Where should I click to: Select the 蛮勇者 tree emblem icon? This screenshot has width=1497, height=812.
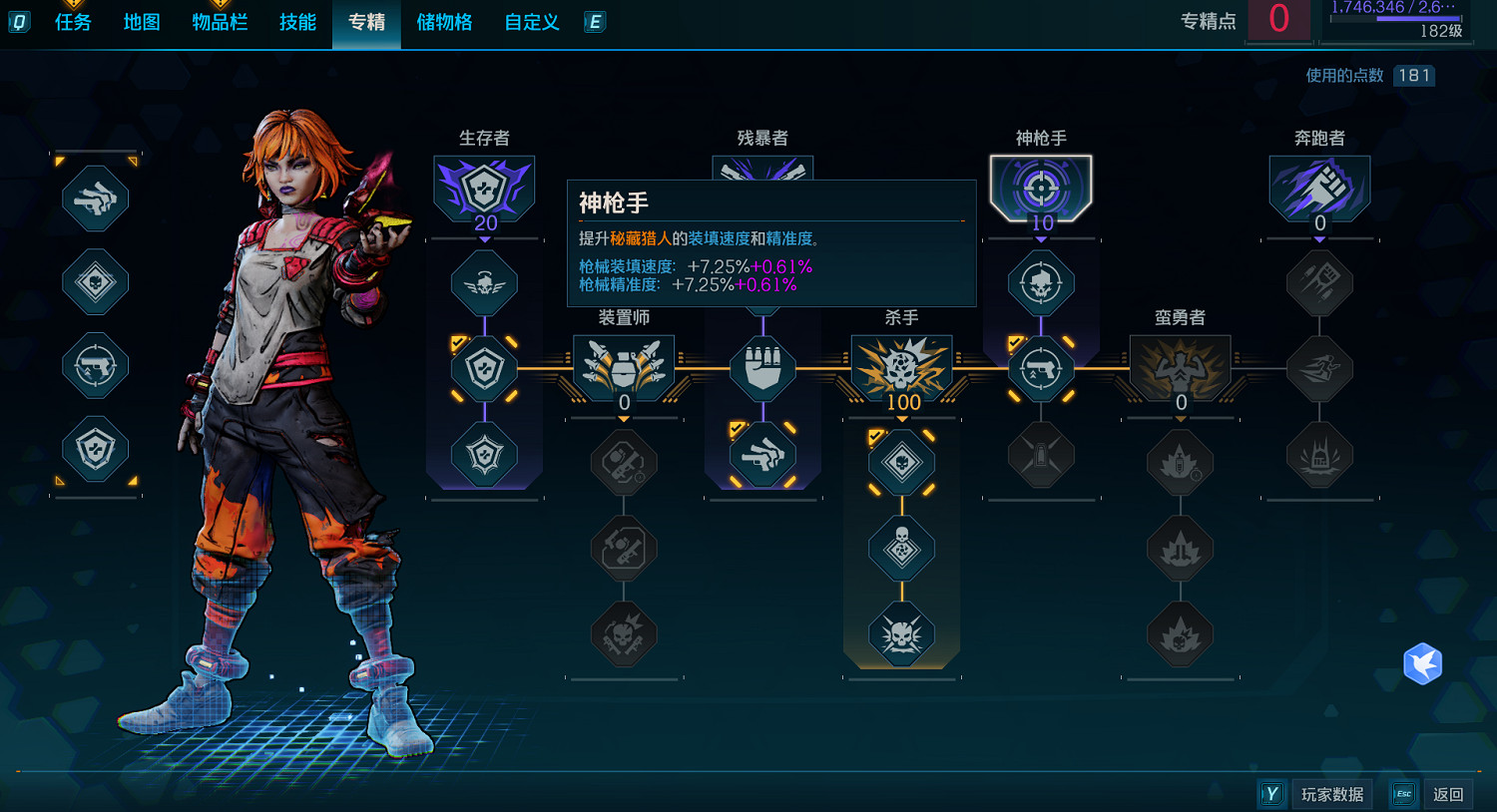[1180, 369]
